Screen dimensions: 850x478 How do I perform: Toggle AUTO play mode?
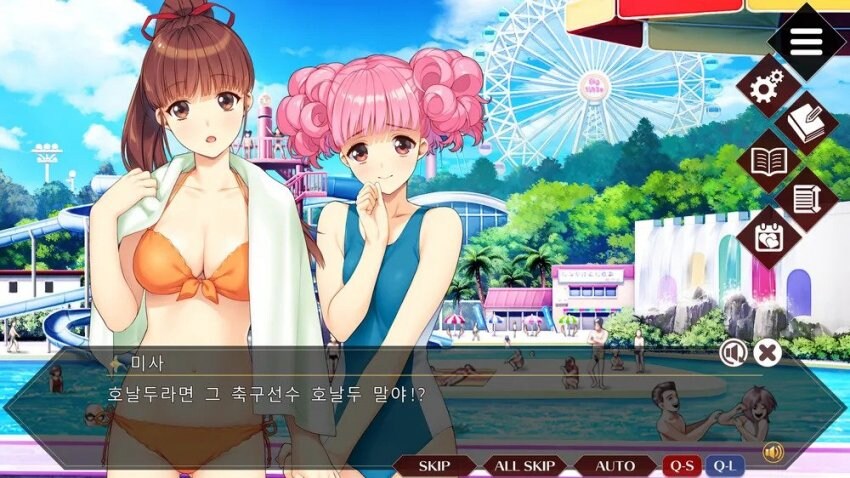tap(615, 465)
